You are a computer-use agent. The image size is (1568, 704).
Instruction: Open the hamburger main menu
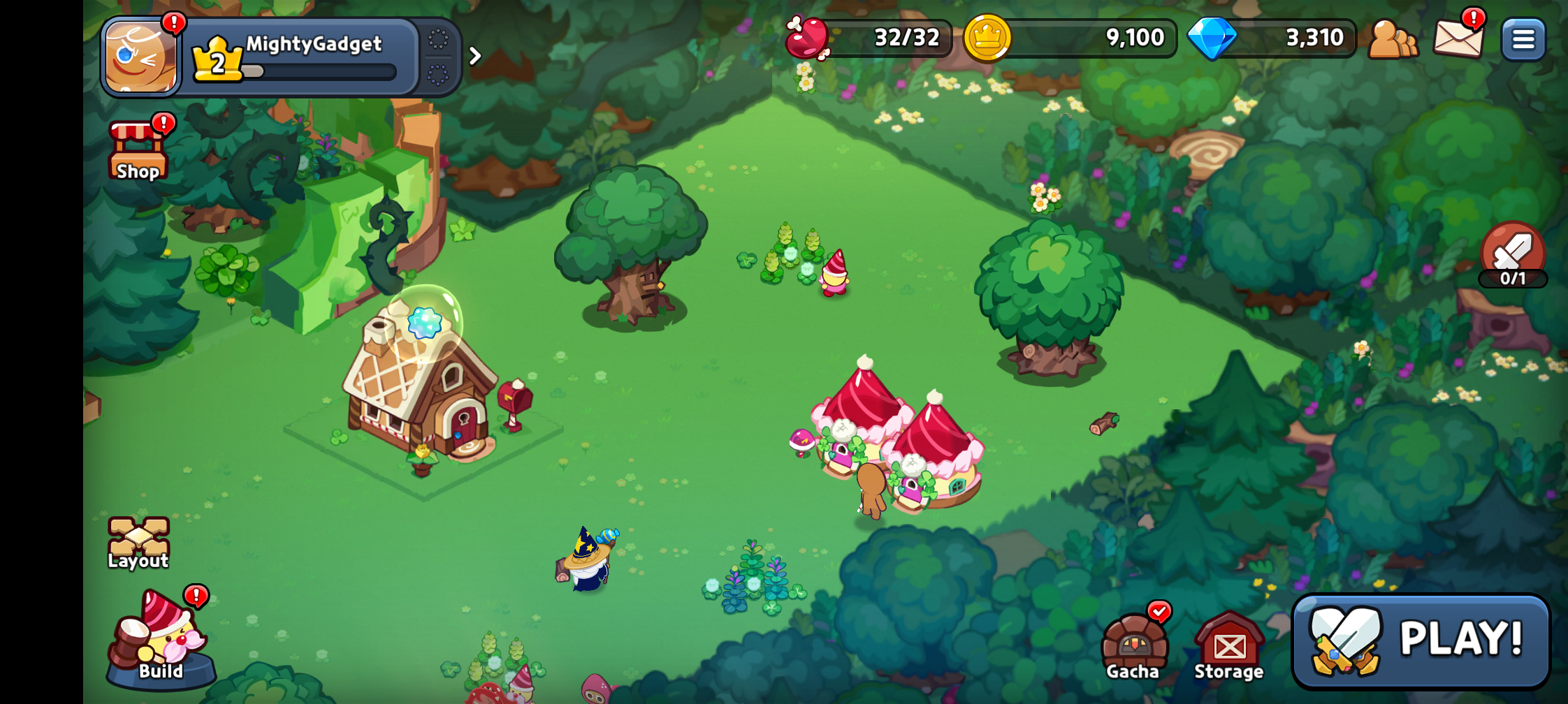1523,39
